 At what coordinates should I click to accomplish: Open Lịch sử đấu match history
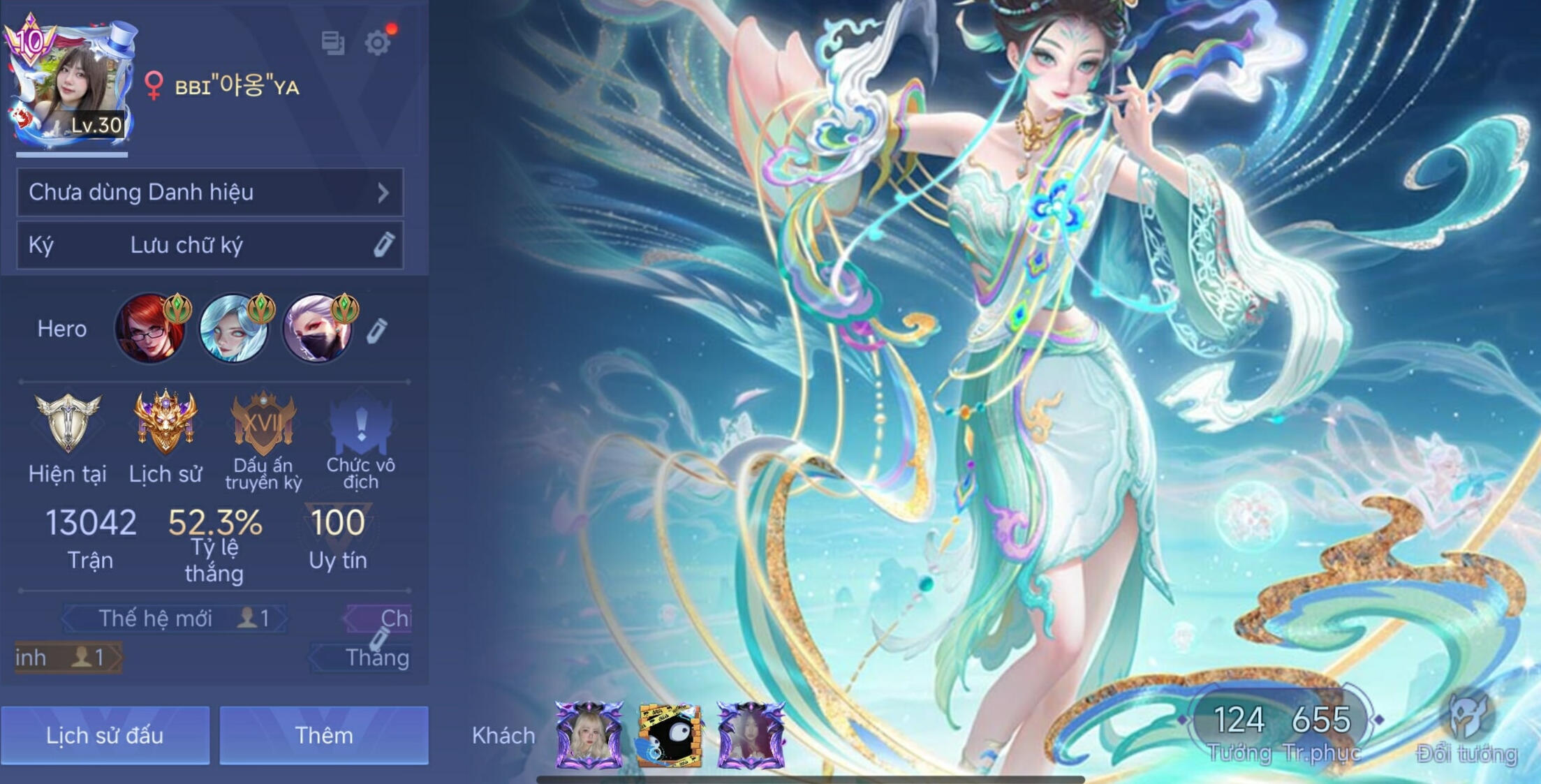click(x=105, y=735)
